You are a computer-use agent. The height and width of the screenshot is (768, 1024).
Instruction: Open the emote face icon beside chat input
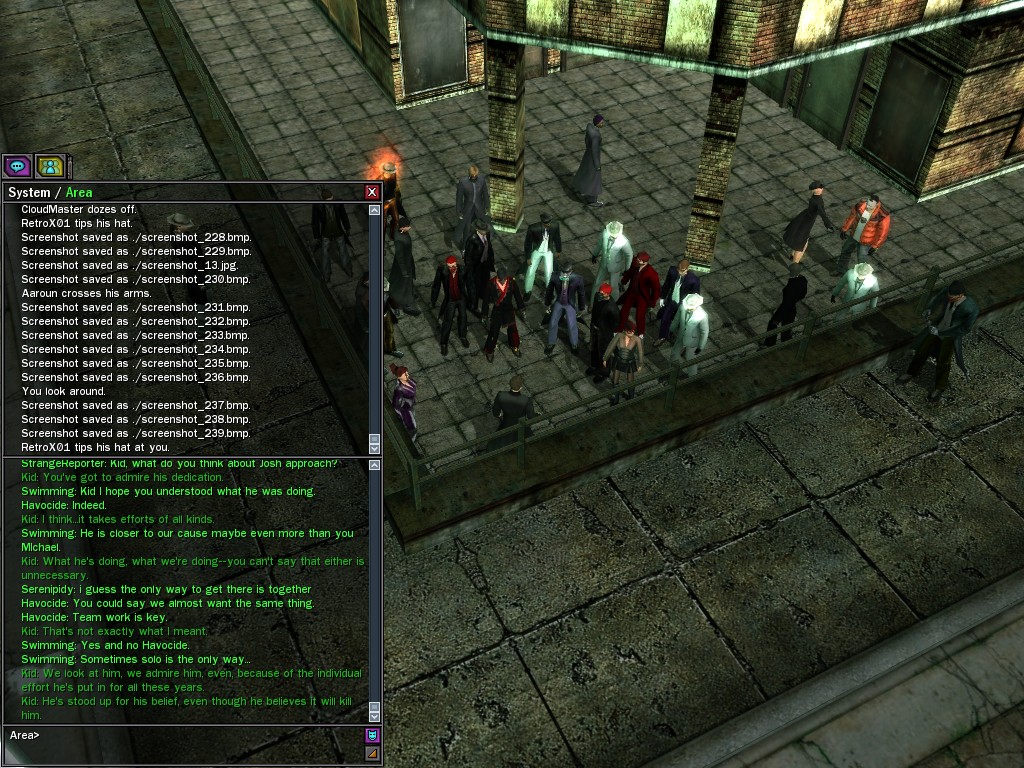coord(373,735)
